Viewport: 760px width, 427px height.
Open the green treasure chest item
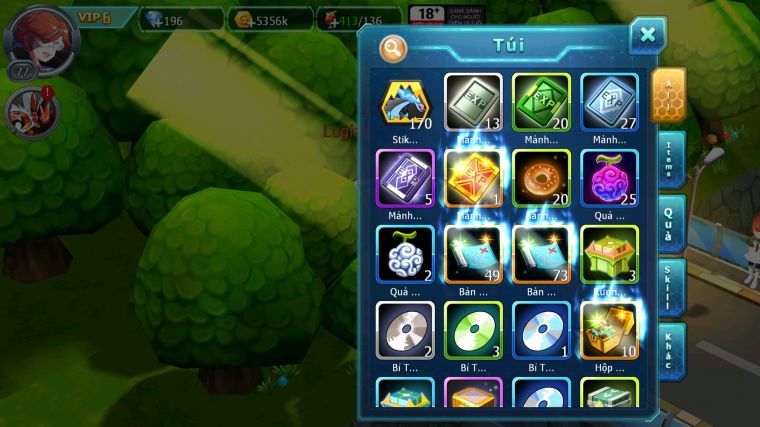[x=609, y=254]
